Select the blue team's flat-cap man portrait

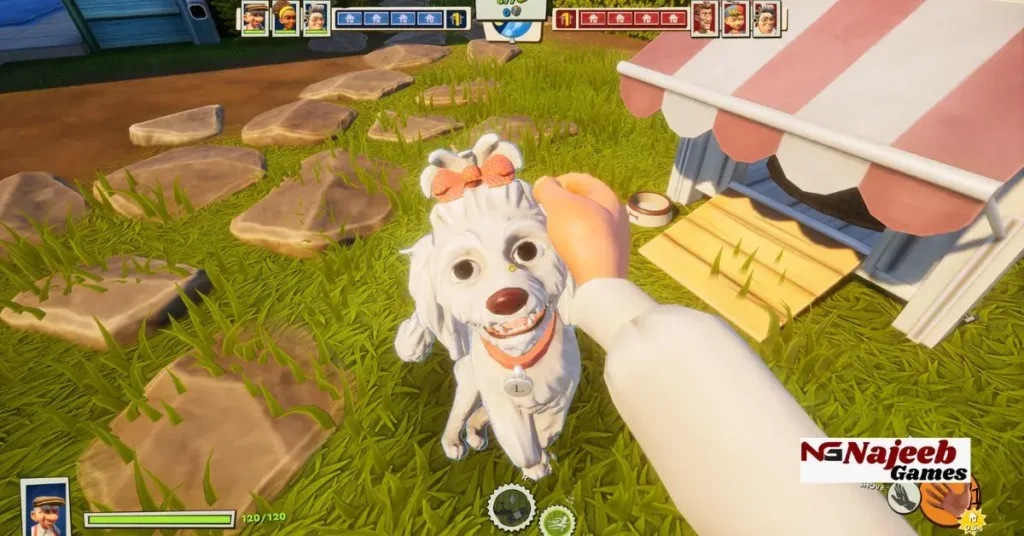pyautogui.click(x=254, y=18)
